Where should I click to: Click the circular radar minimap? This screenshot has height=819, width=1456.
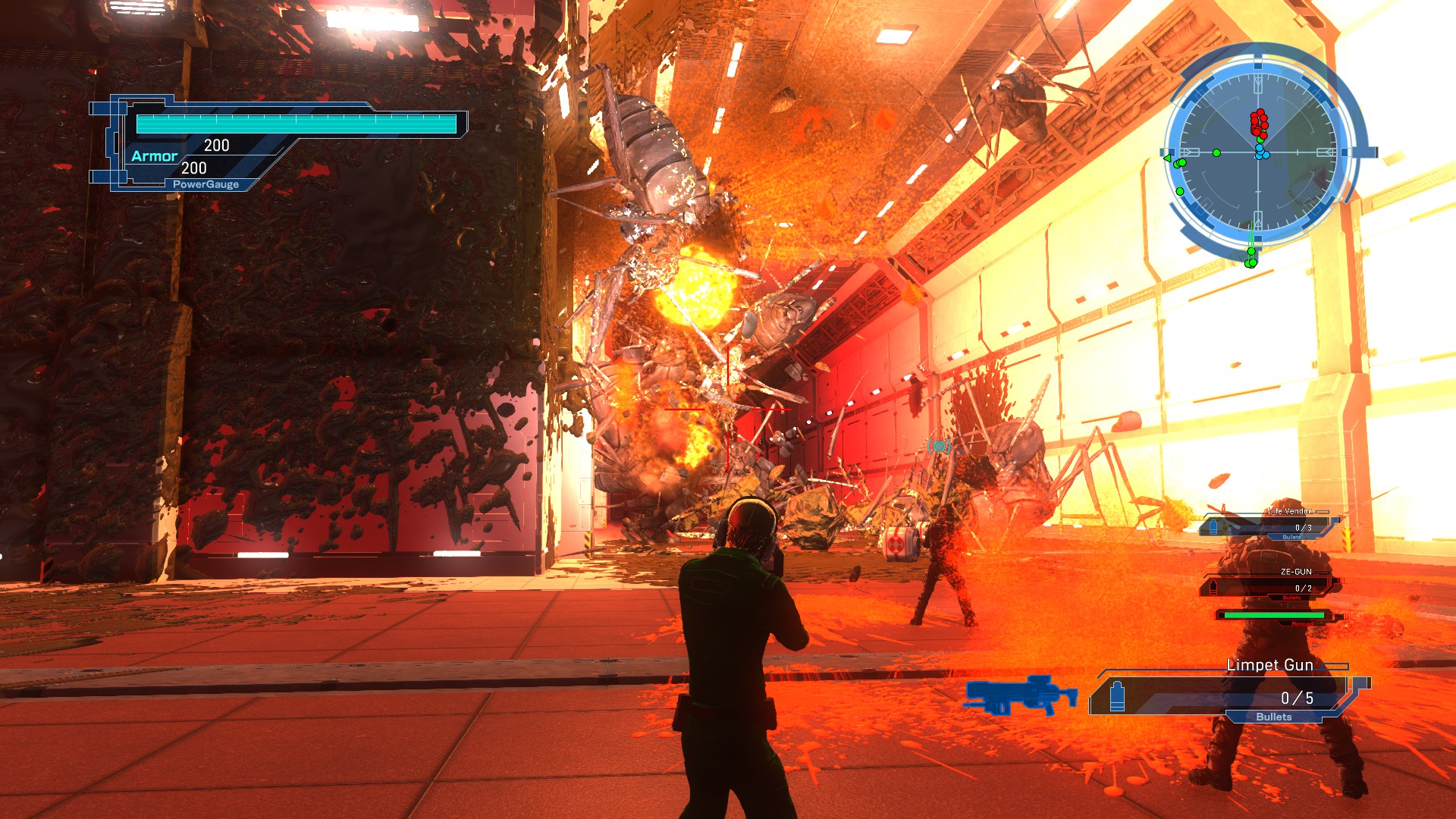click(x=1258, y=152)
